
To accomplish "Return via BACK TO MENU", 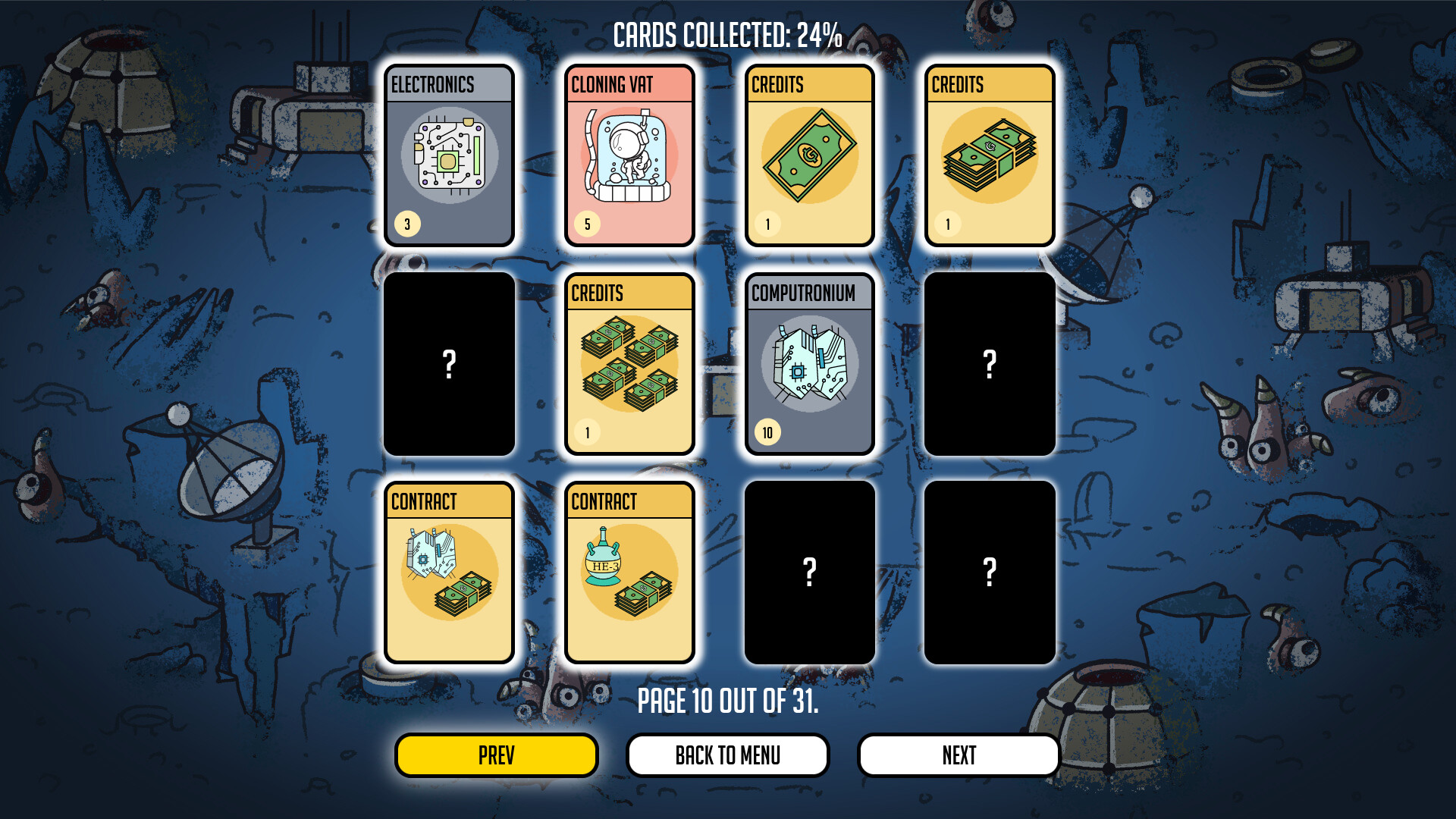I will pos(727,755).
